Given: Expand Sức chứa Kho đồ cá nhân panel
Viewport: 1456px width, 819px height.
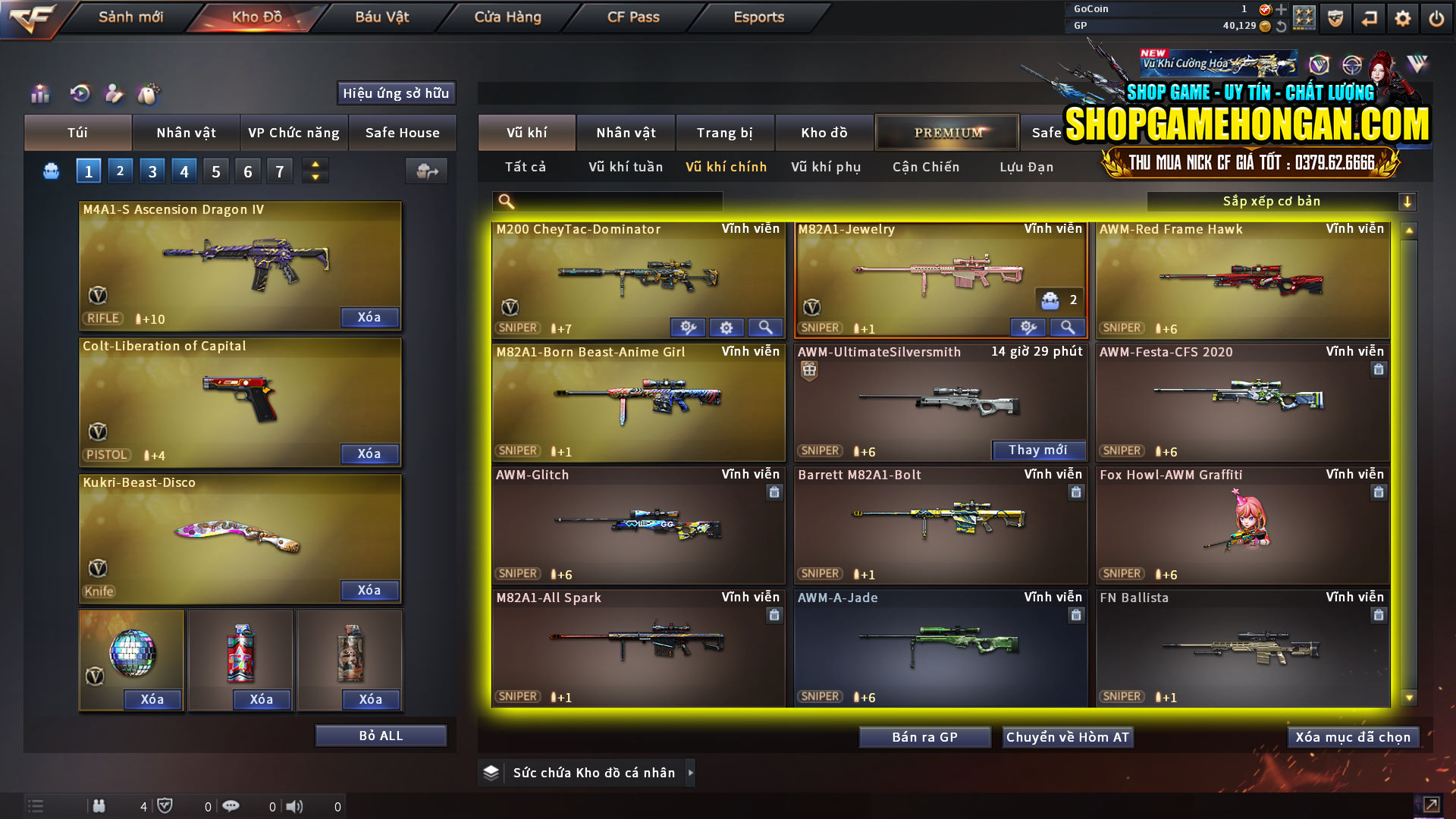Looking at the screenshot, I should pos(691,773).
